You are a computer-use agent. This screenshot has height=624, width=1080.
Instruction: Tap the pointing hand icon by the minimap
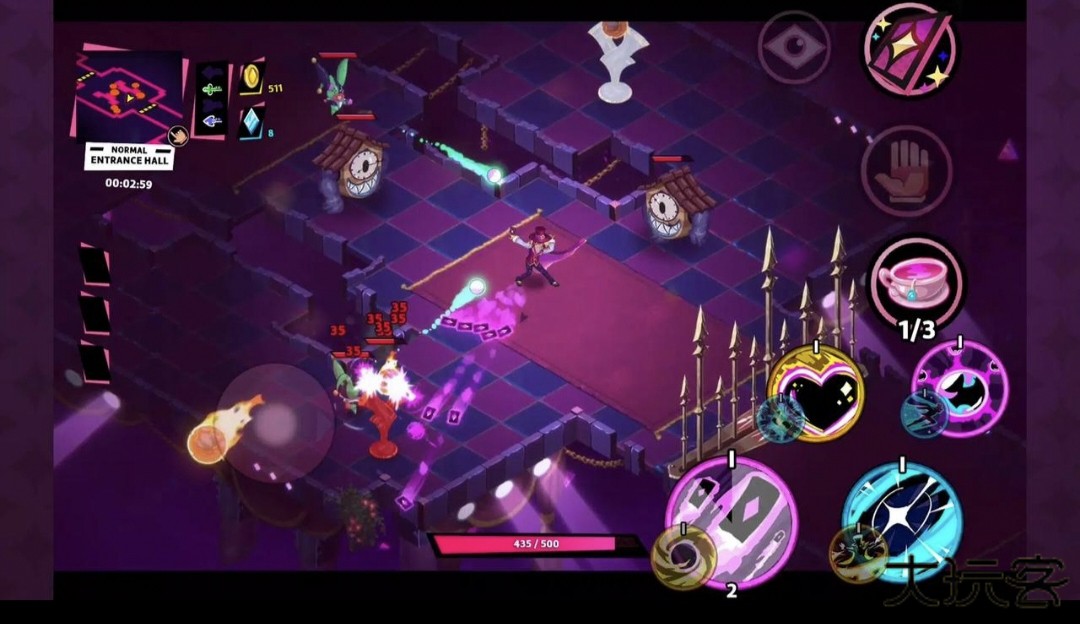point(177,135)
